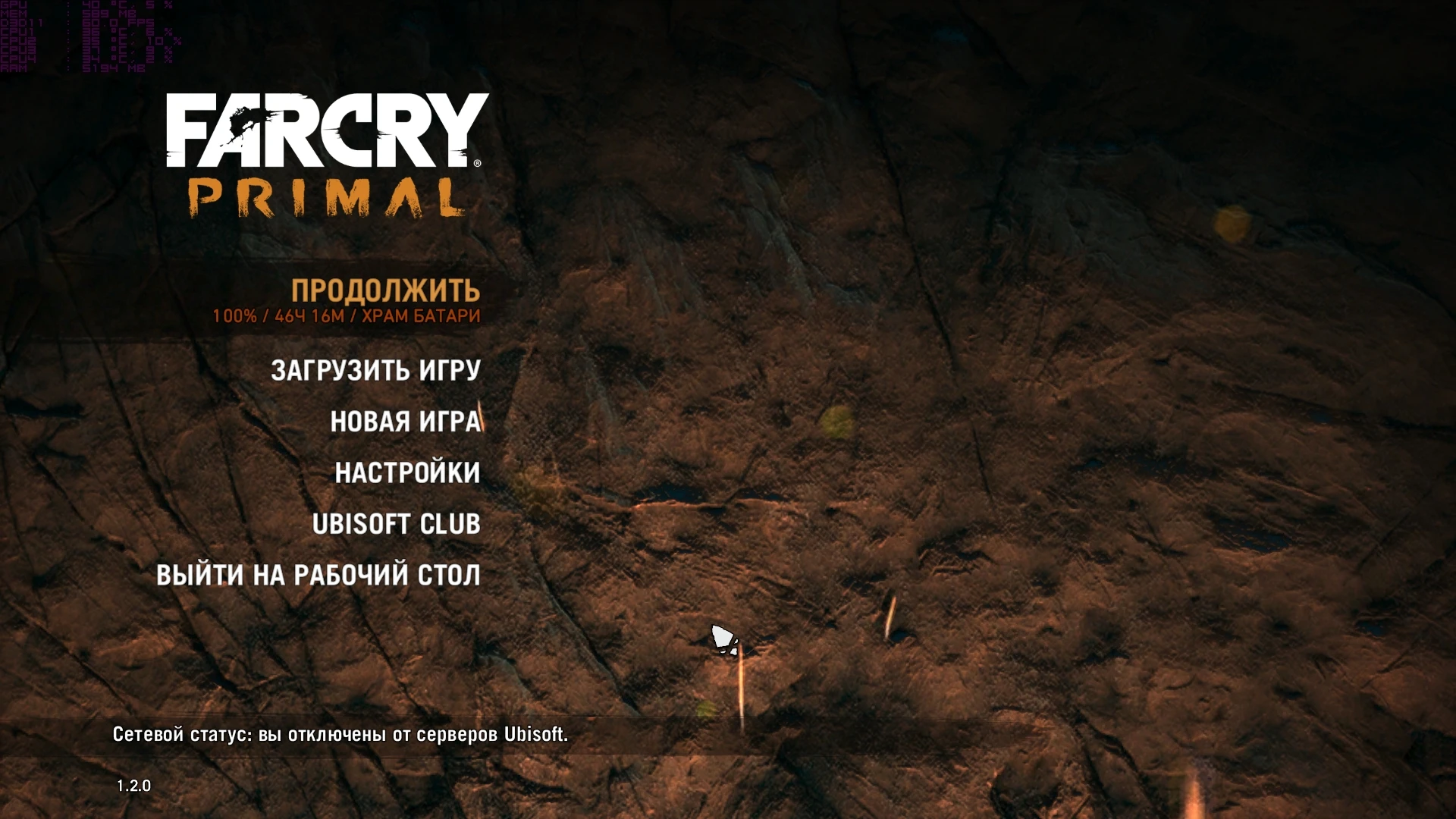Viewport: 1456px width, 819px height.
Task: Load a previously saved game
Action: [375, 370]
